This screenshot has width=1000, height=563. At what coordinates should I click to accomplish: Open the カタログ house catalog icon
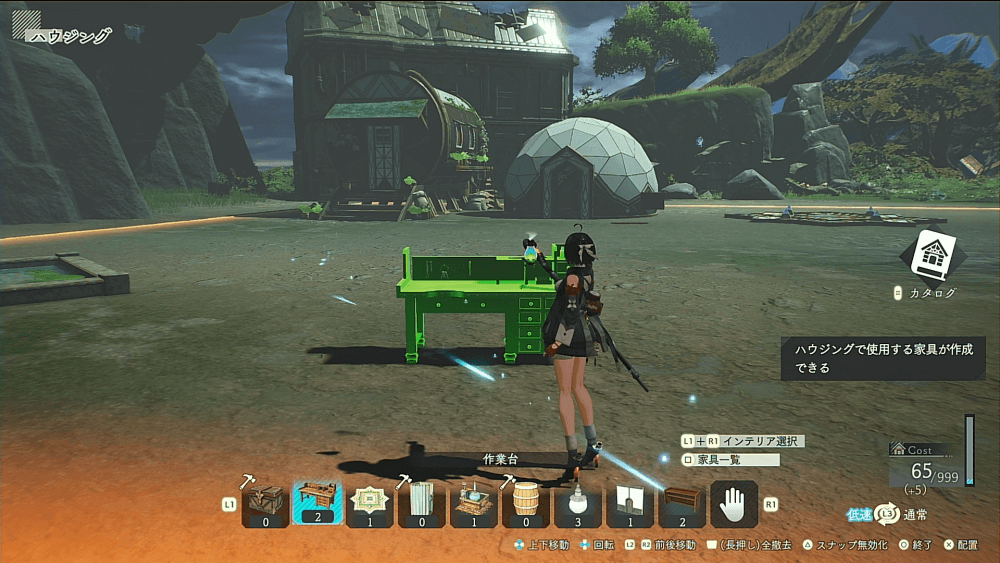pyautogui.click(x=932, y=256)
